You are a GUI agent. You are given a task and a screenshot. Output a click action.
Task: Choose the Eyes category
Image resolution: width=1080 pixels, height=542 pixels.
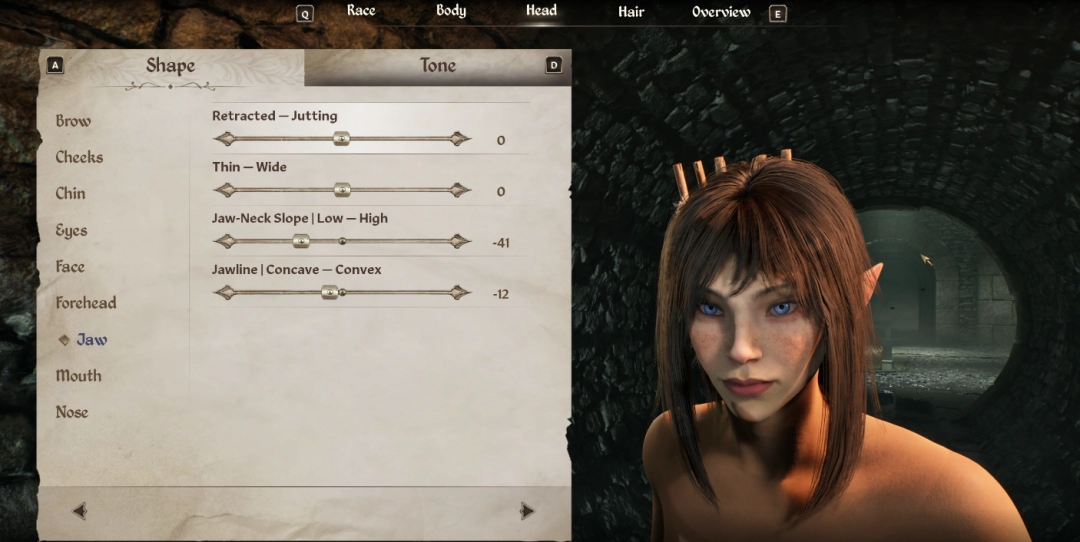click(71, 230)
